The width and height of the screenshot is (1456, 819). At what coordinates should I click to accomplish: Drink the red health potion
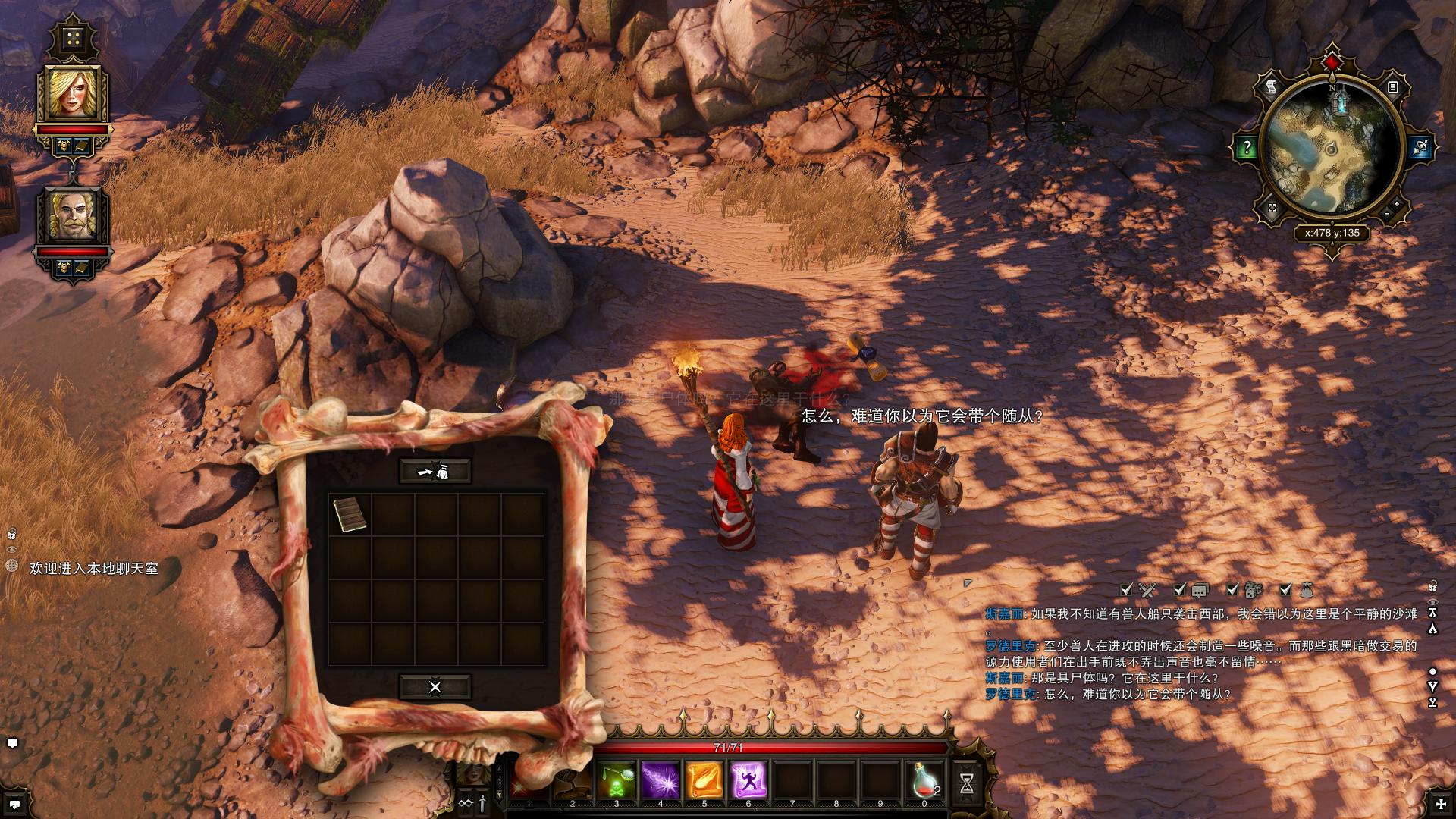coord(924,781)
